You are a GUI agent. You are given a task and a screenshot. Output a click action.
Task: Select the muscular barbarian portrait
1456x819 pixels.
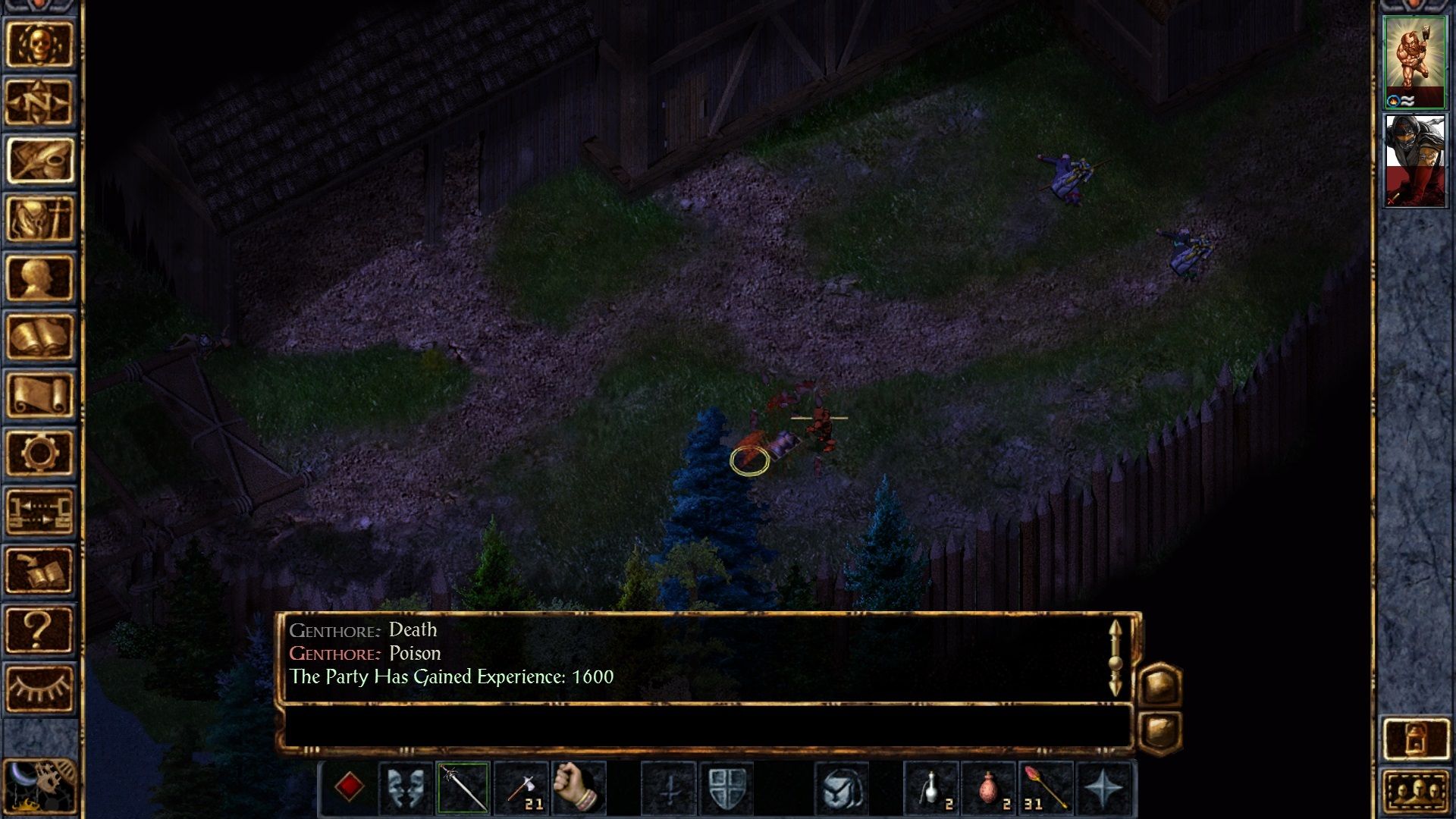1414,61
